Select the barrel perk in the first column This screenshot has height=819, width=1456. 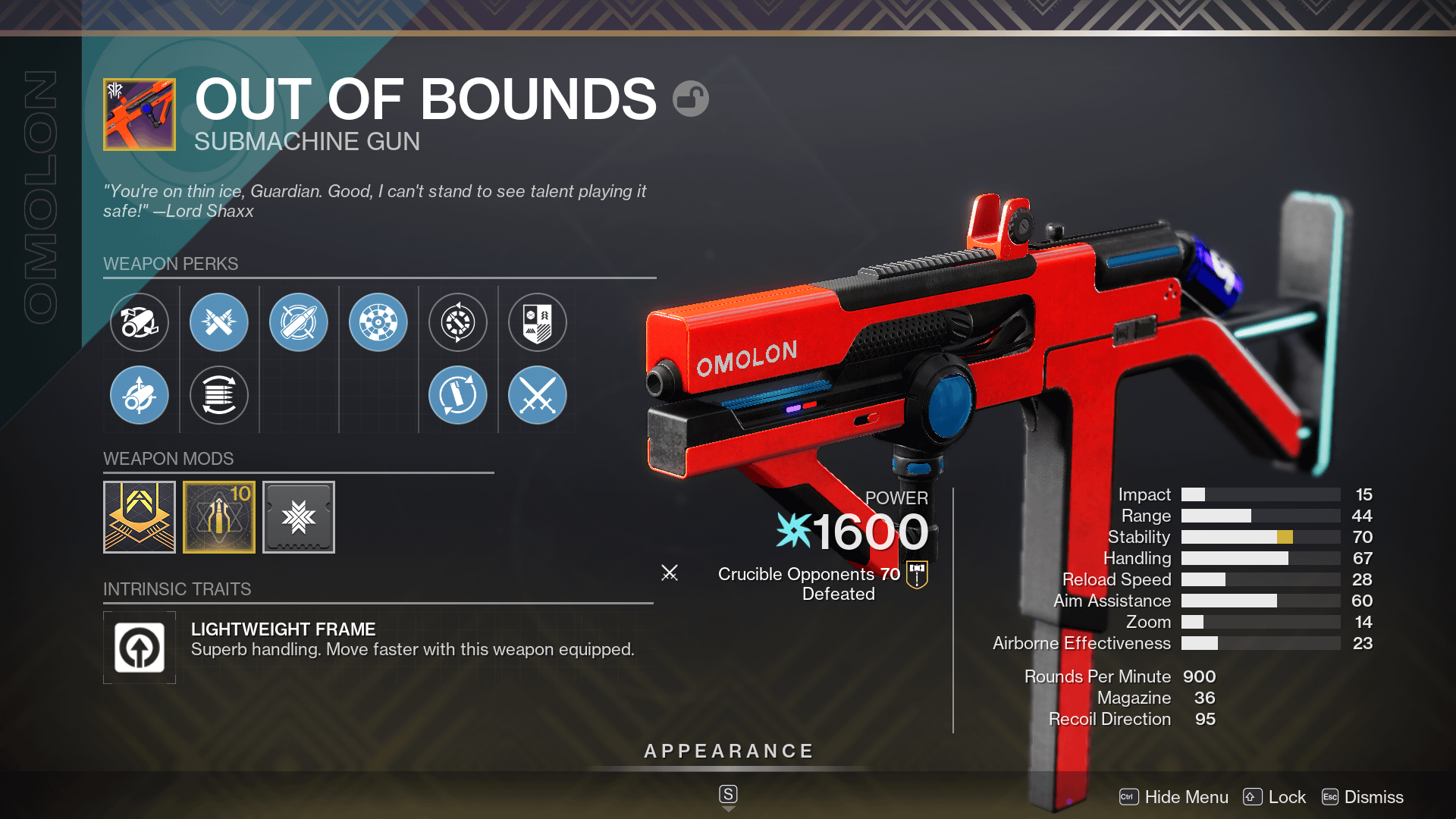coord(140,322)
